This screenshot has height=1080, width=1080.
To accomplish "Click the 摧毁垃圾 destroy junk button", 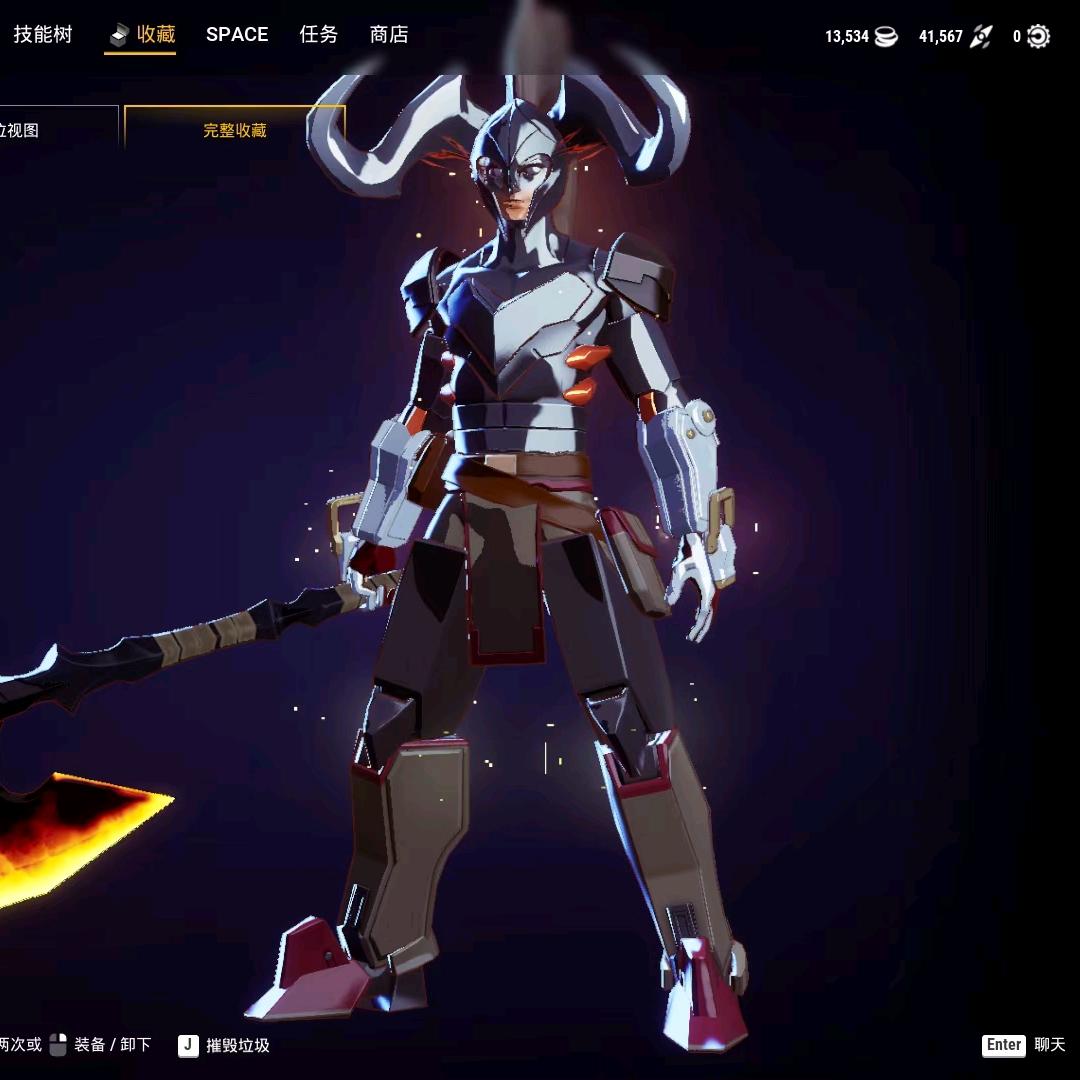I will point(225,1045).
